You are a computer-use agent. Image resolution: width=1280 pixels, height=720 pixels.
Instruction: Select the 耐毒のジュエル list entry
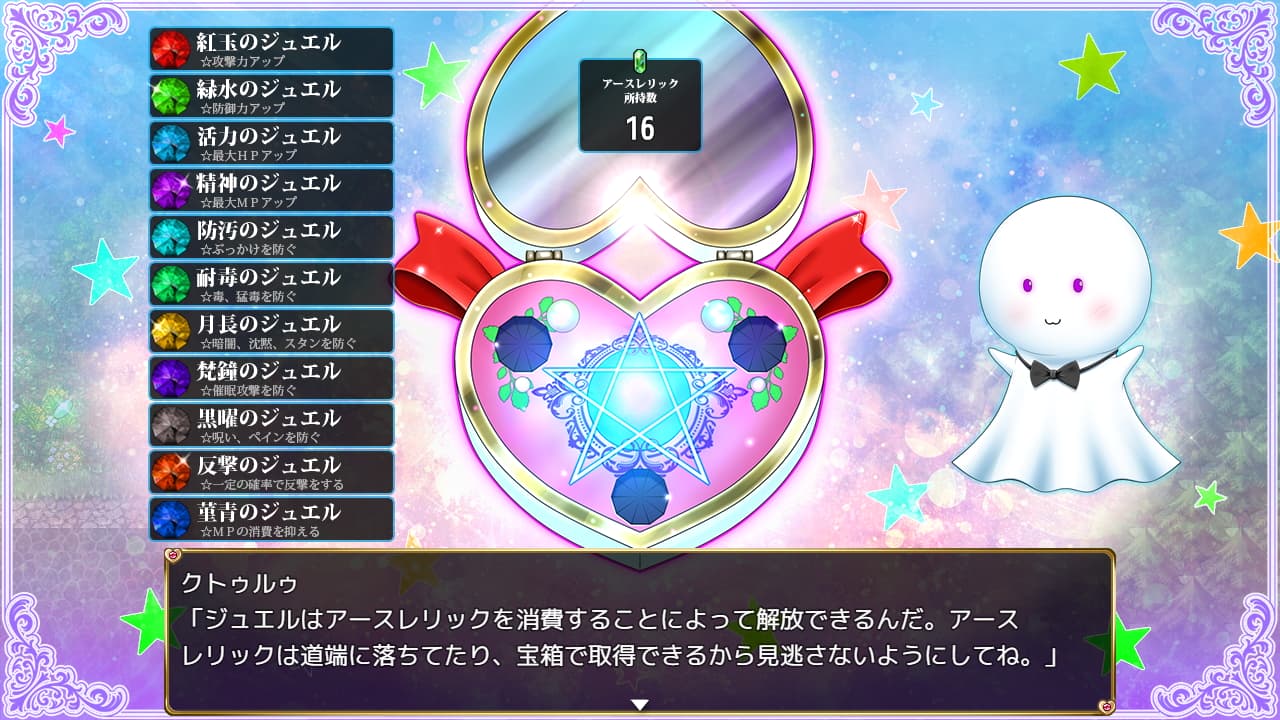270,283
